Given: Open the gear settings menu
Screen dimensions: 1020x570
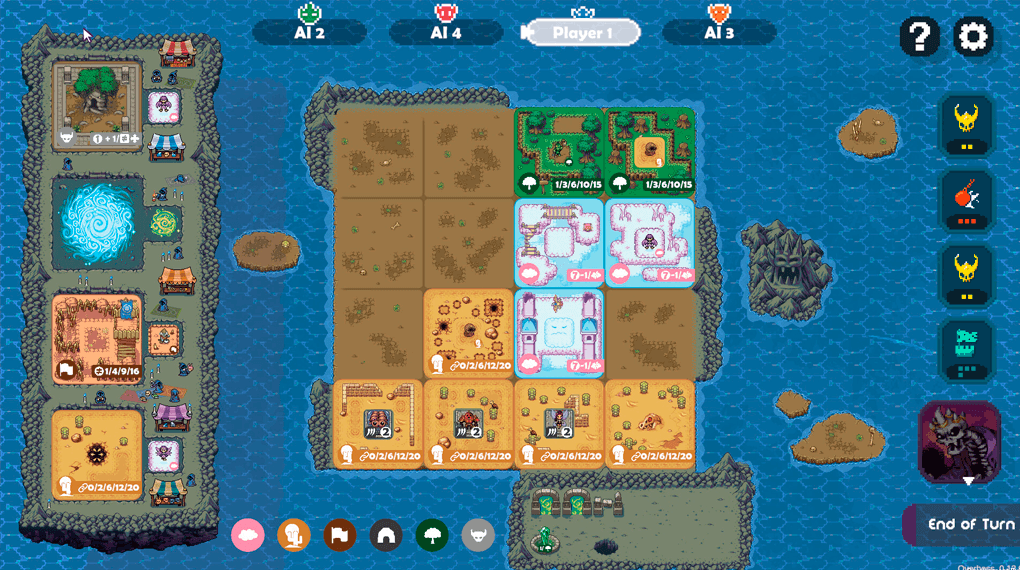Looking at the screenshot, I should [972, 37].
